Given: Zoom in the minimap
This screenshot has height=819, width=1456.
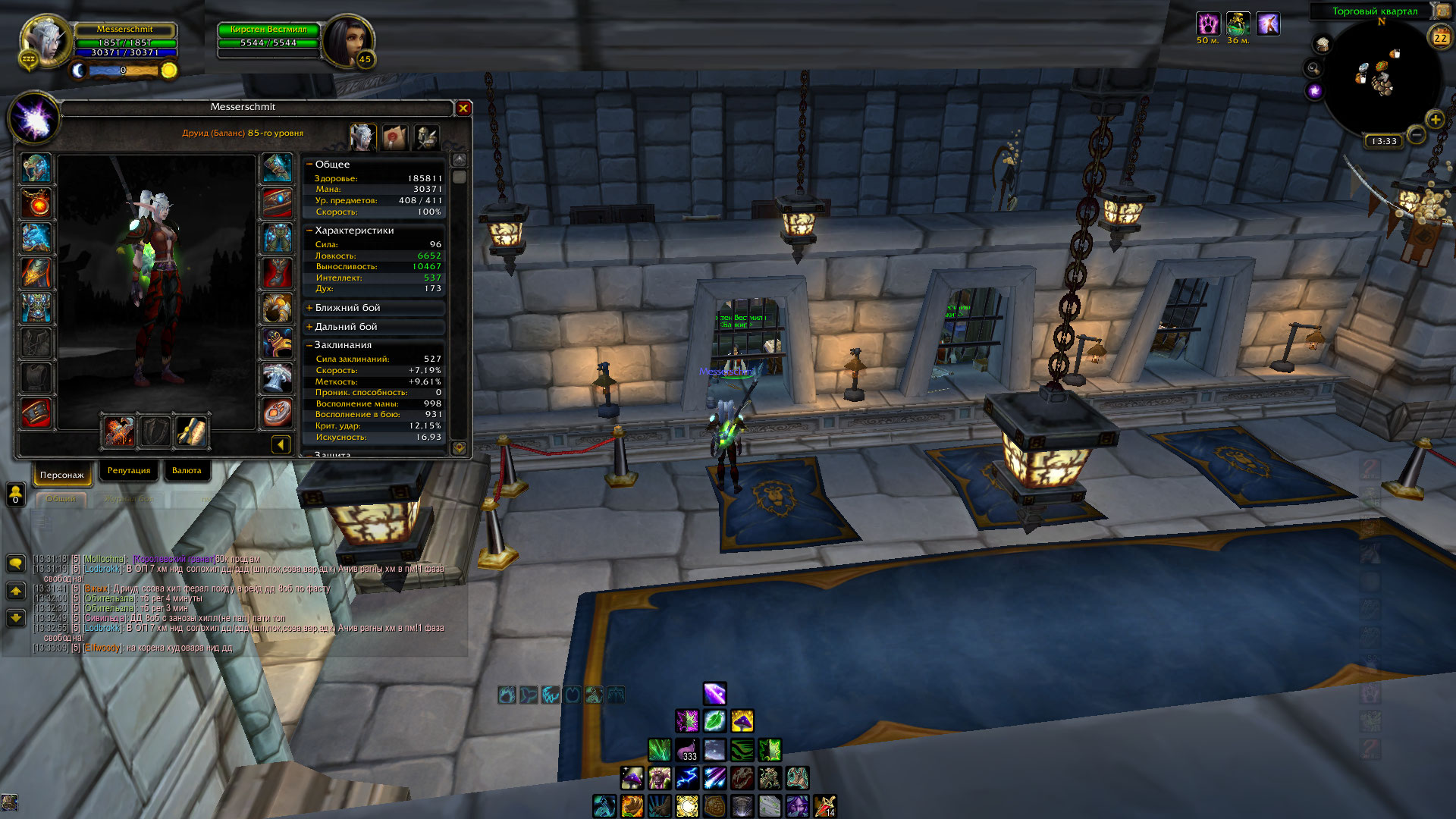Looking at the screenshot, I should click(1435, 120).
